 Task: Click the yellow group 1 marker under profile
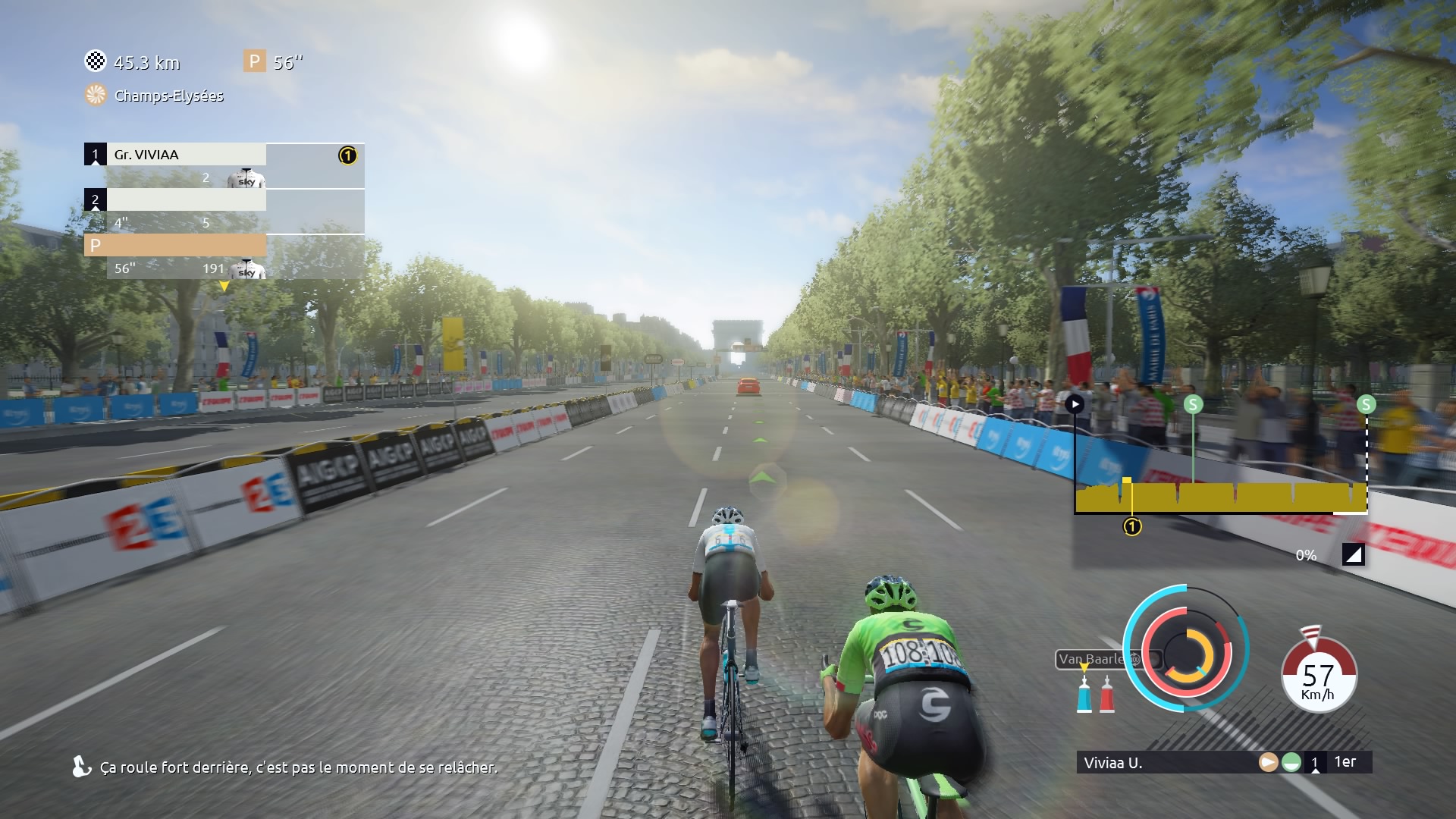pyautogui.click(x=1132, y=527)
